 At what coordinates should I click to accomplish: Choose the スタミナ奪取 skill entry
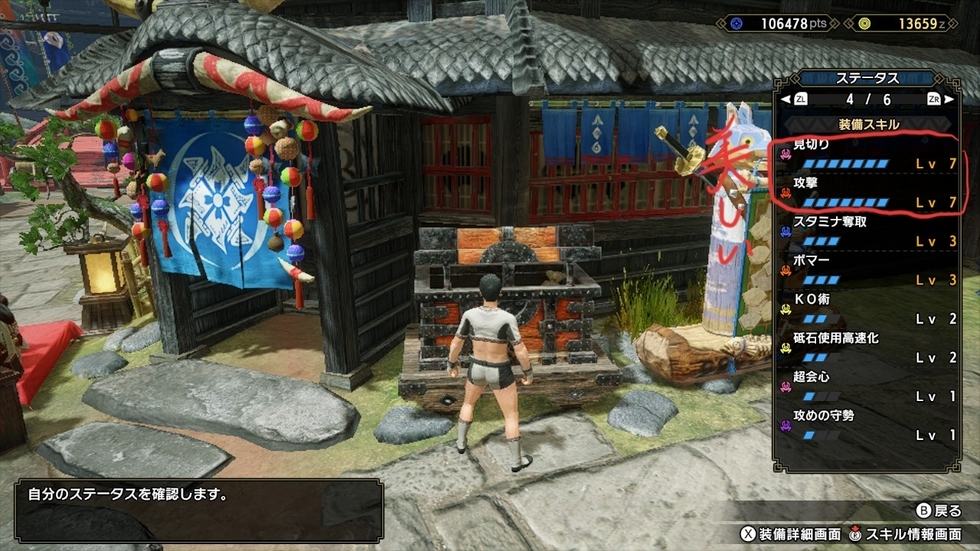click(x=870, y=231)
